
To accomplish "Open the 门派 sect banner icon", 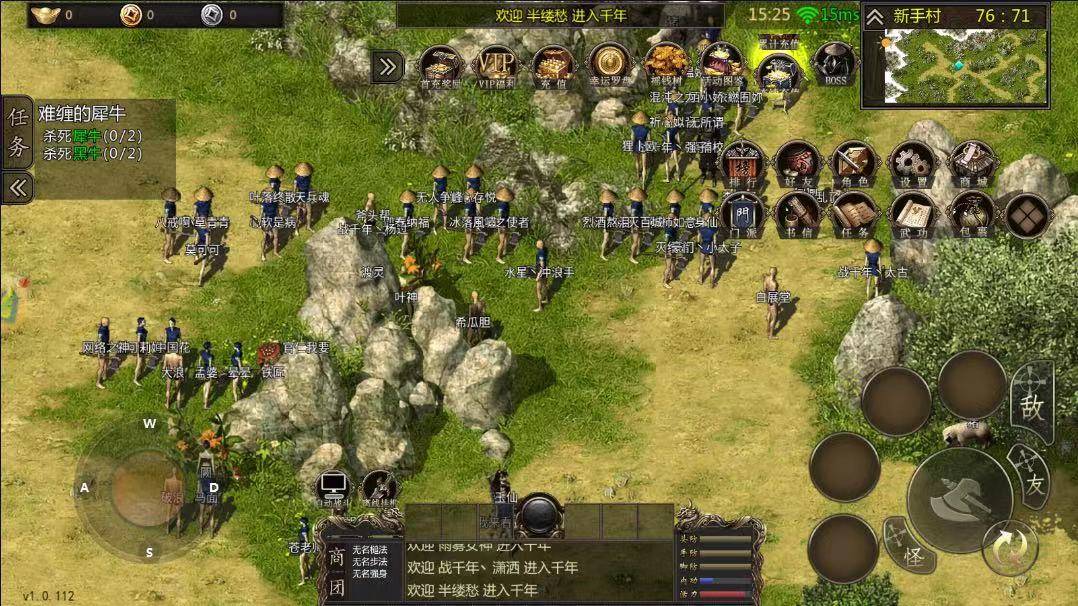I will [741, 214].
